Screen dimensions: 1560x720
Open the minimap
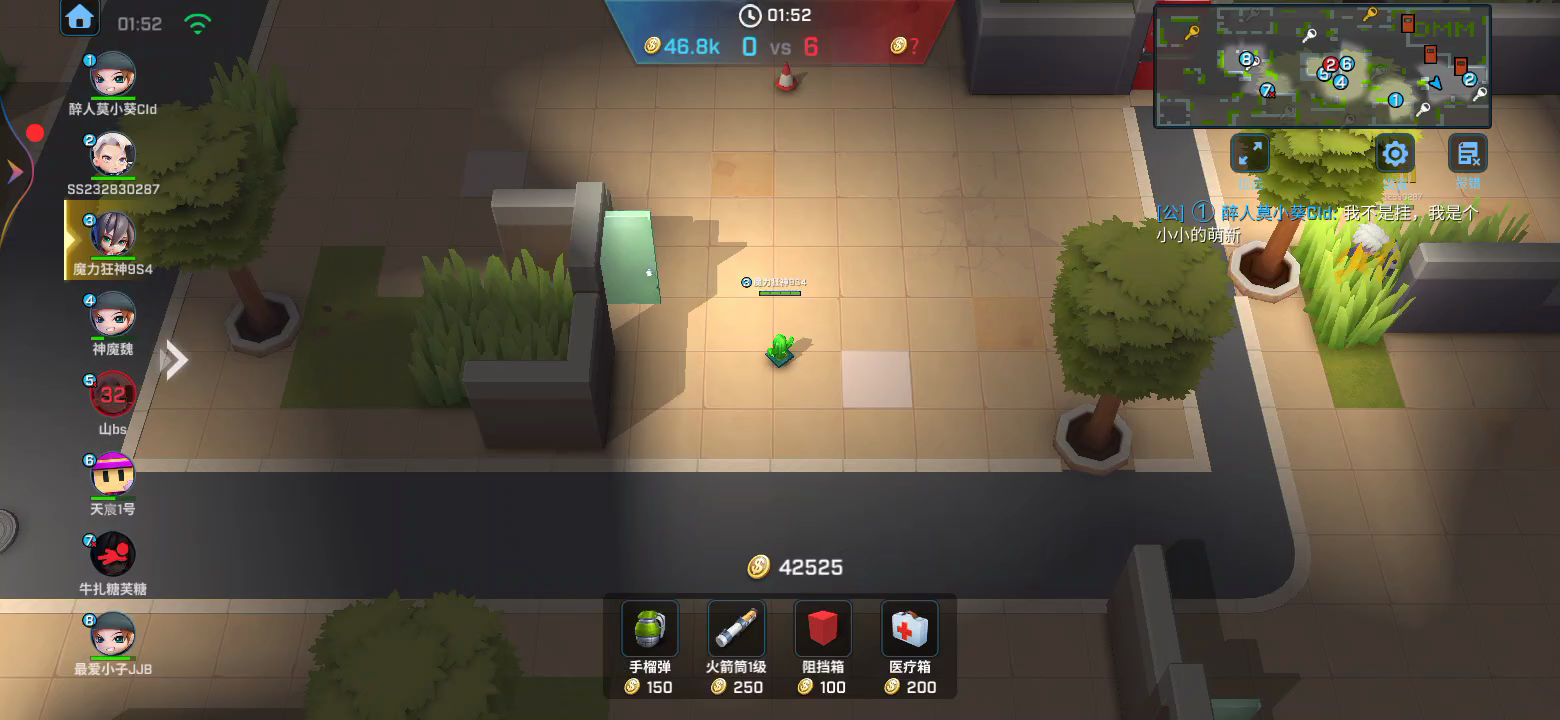coord(1322,66)
